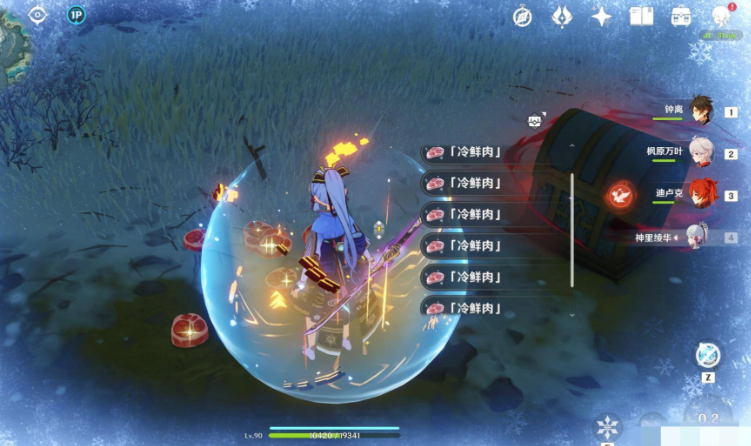Image resolution: width=751 pixels, height=446 pixels.
Task: Trigger the elemental burst showing 0.2 cooldown
Action: pos(708,420)
